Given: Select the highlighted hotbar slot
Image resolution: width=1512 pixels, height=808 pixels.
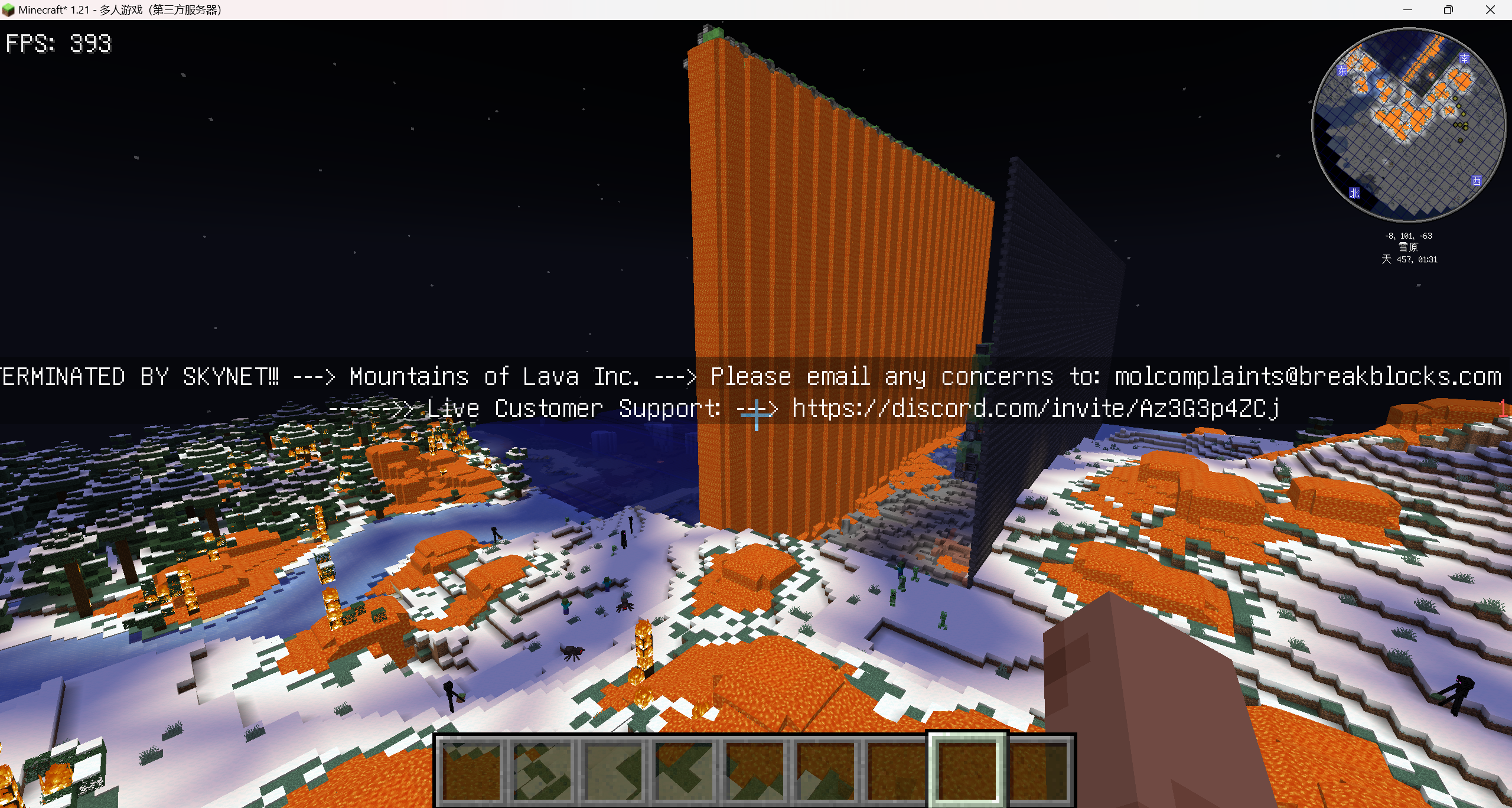Looking at the screenshot, I should click(x=967, y=768).
